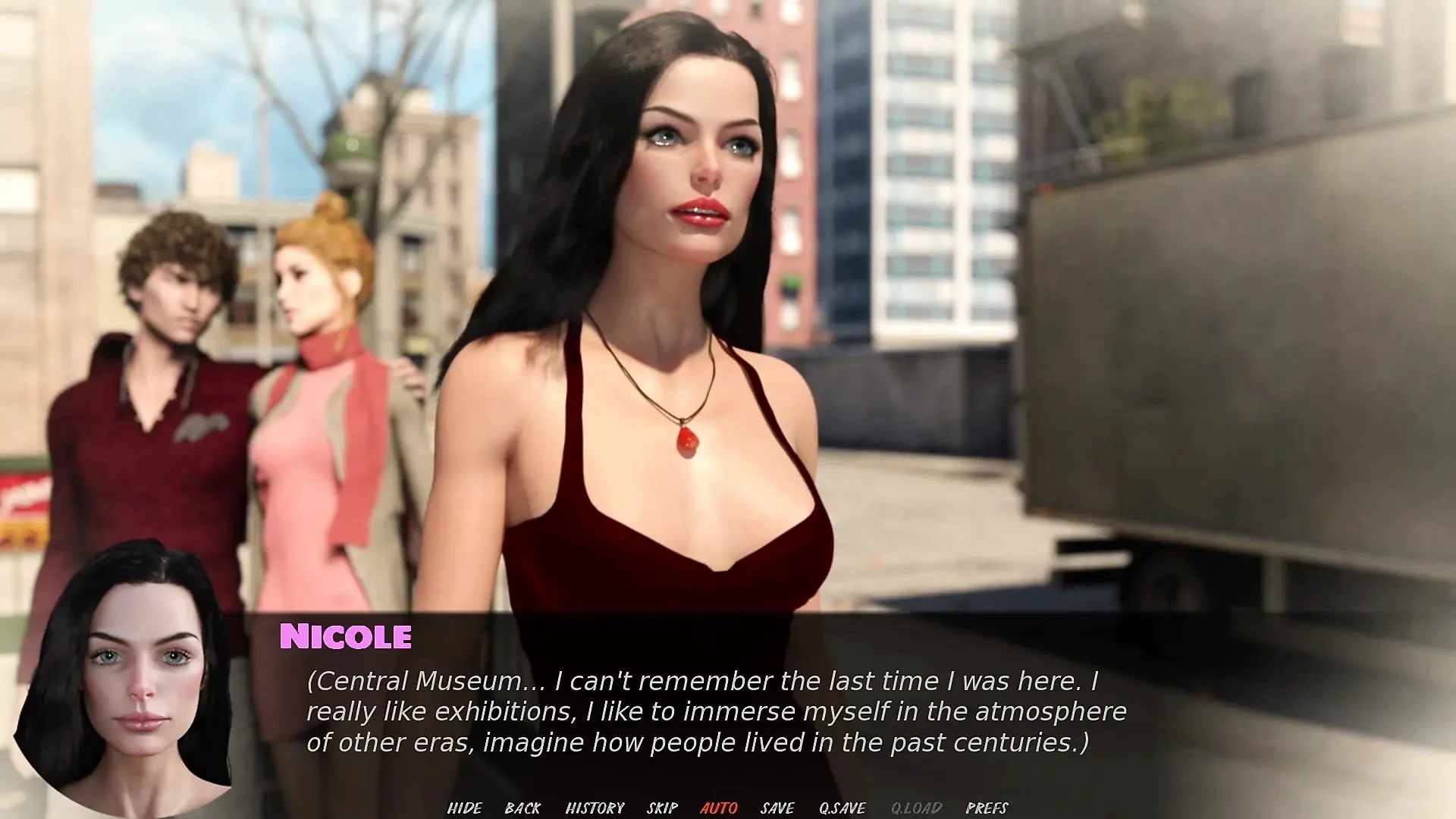Open the Prefs settings menu
The width and height of the screenshot is (1456, 819).
click(987, 808)
